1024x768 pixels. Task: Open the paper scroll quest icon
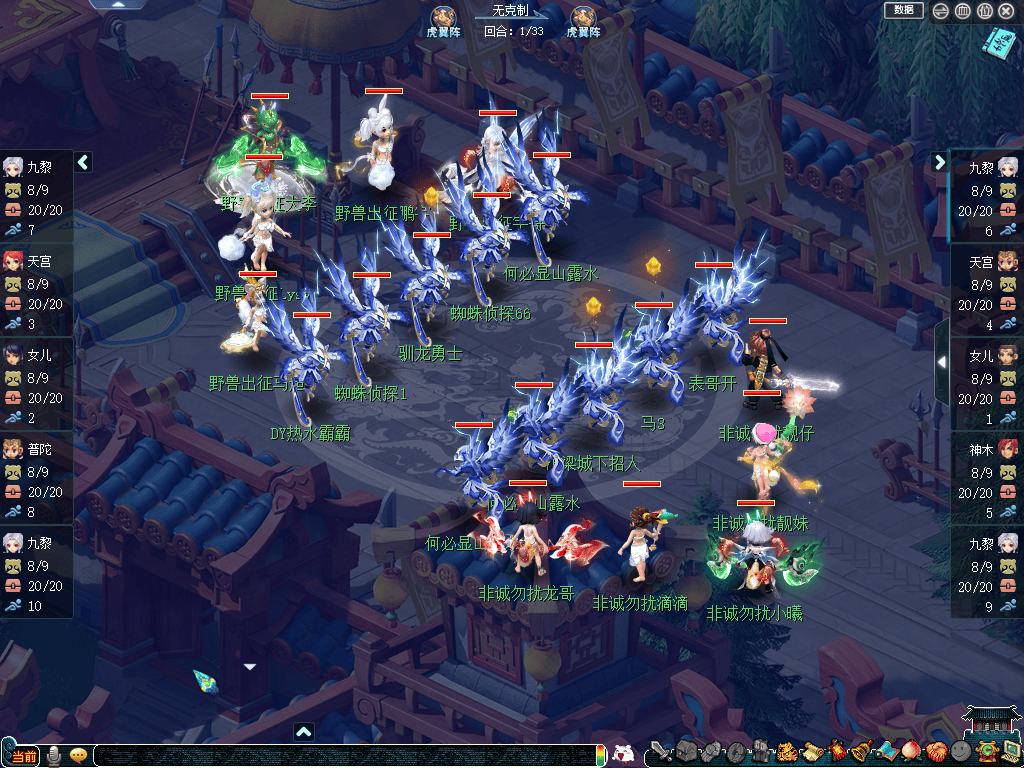pyautogui.click(x=812, y=751)
